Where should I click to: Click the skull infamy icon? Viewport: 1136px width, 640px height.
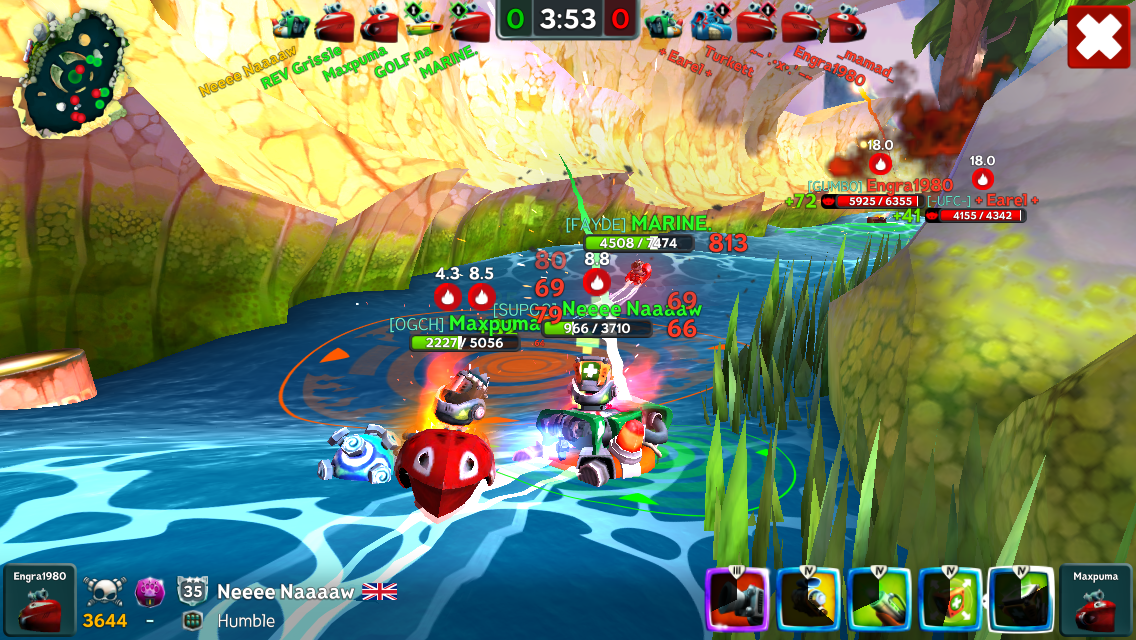[x=104, y=589]
